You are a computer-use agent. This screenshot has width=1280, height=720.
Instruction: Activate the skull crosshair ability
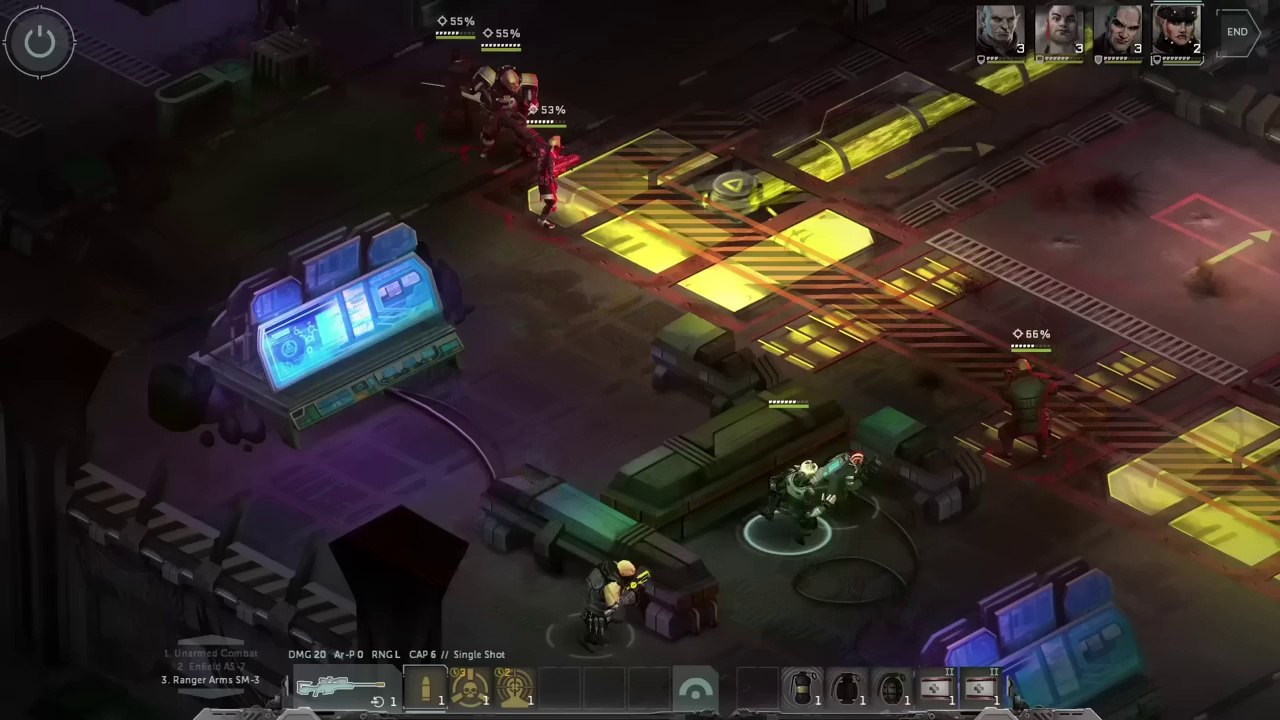[x=470, y=688]
